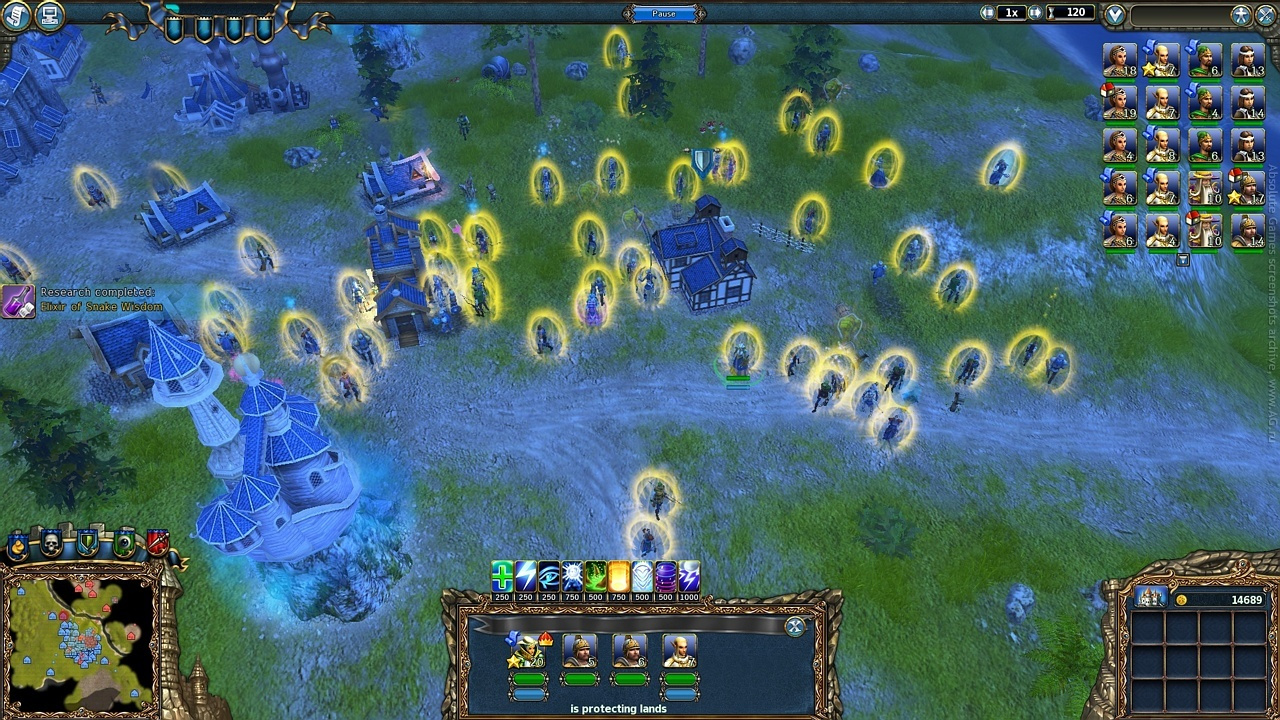Cast the 1000-gold lightning storm spell

pyautogui.click(x=689, y=576)
